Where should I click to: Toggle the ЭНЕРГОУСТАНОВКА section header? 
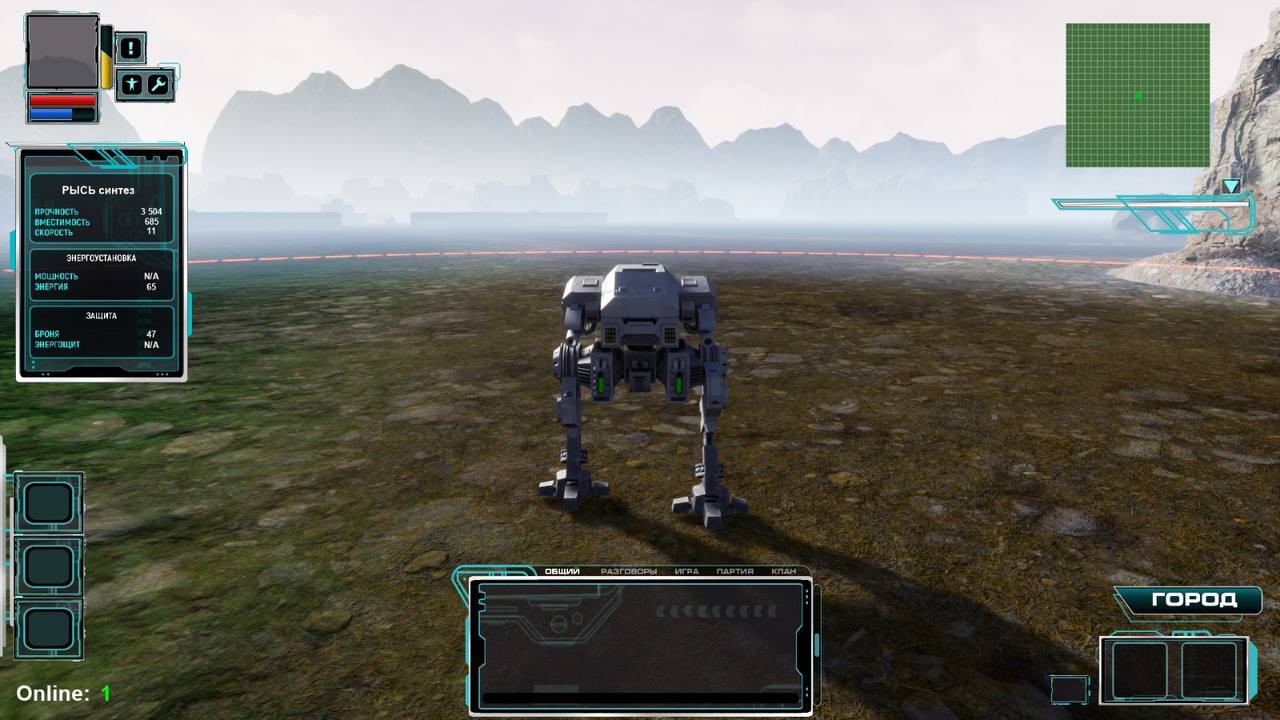tap(100, 256)
